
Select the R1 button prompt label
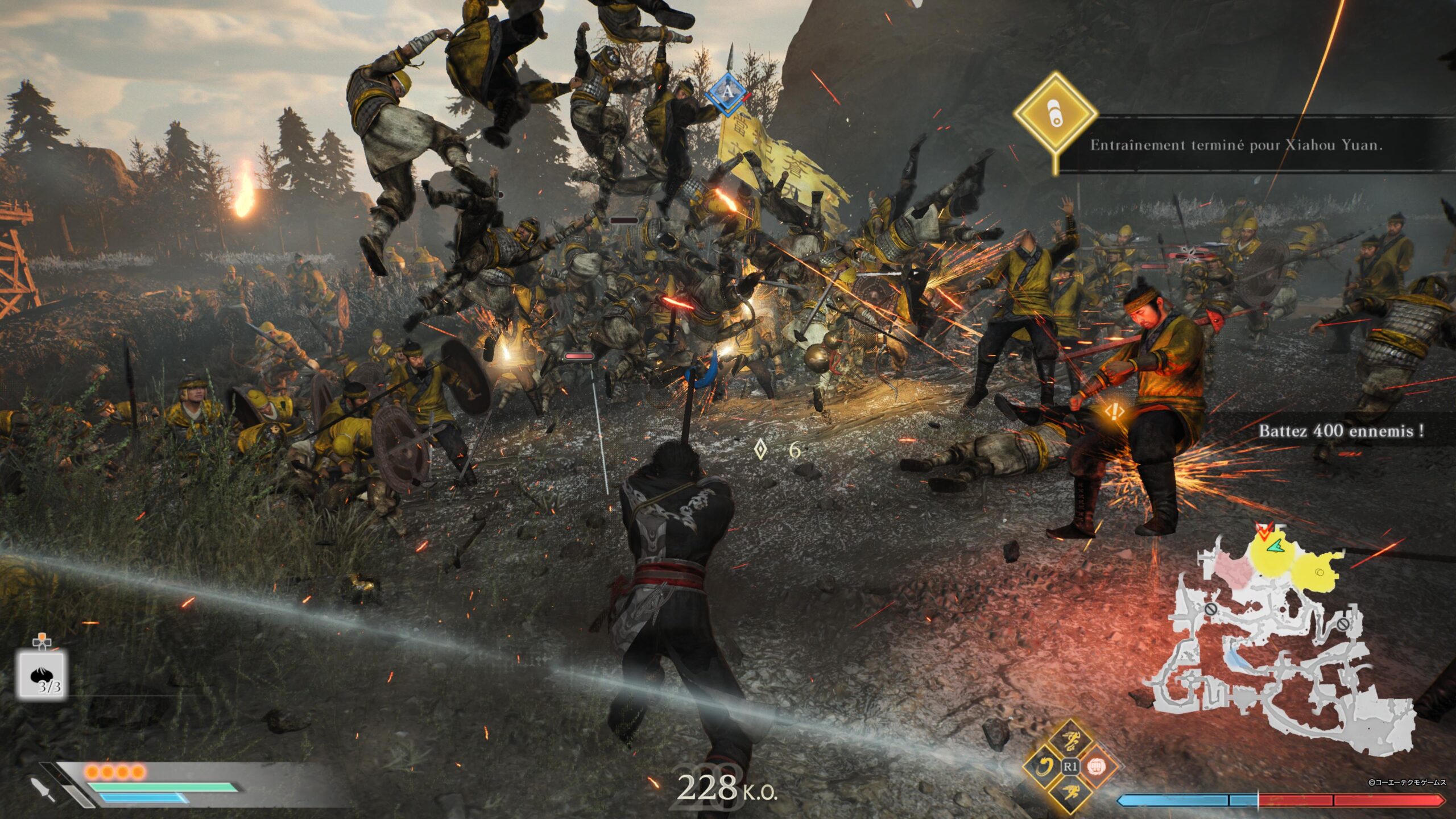click(1070, 766)
